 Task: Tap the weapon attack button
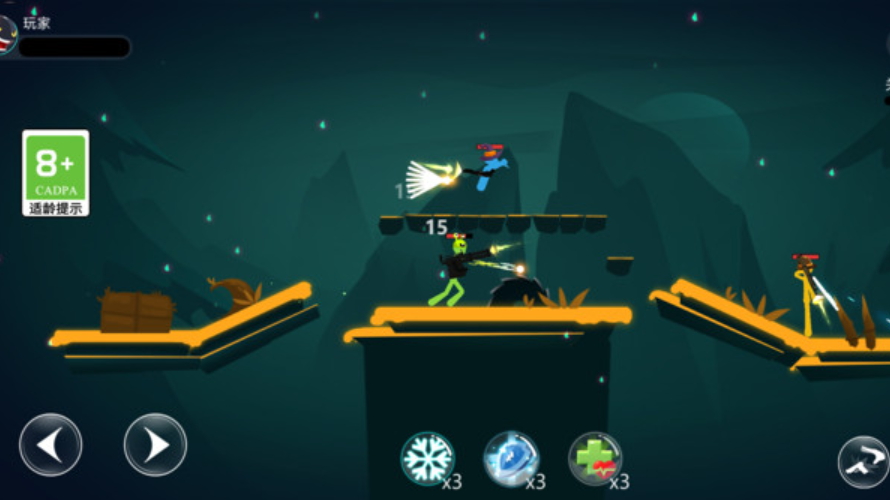click(864, 461)
